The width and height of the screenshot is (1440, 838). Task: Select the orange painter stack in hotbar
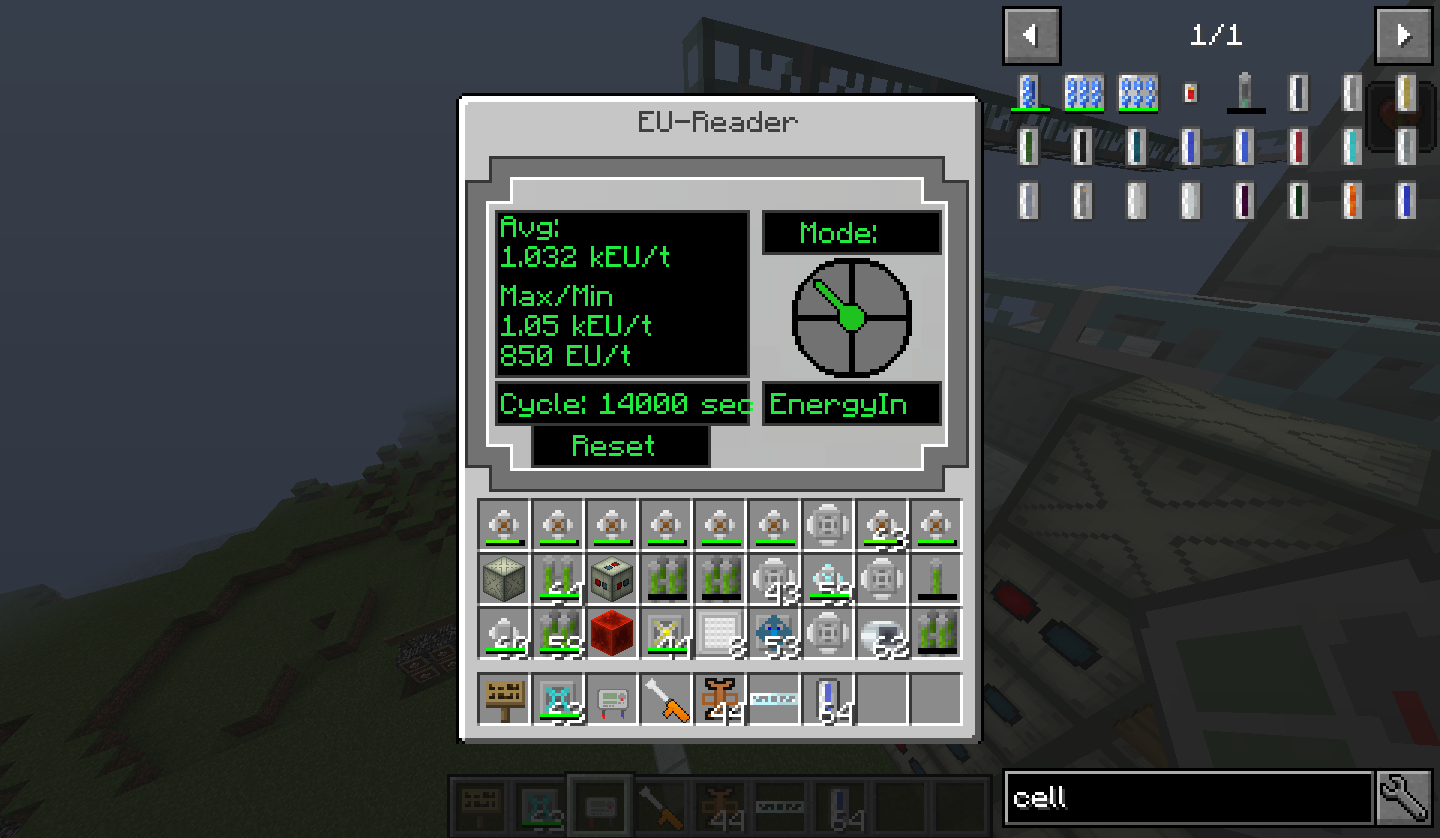(720, 698)
